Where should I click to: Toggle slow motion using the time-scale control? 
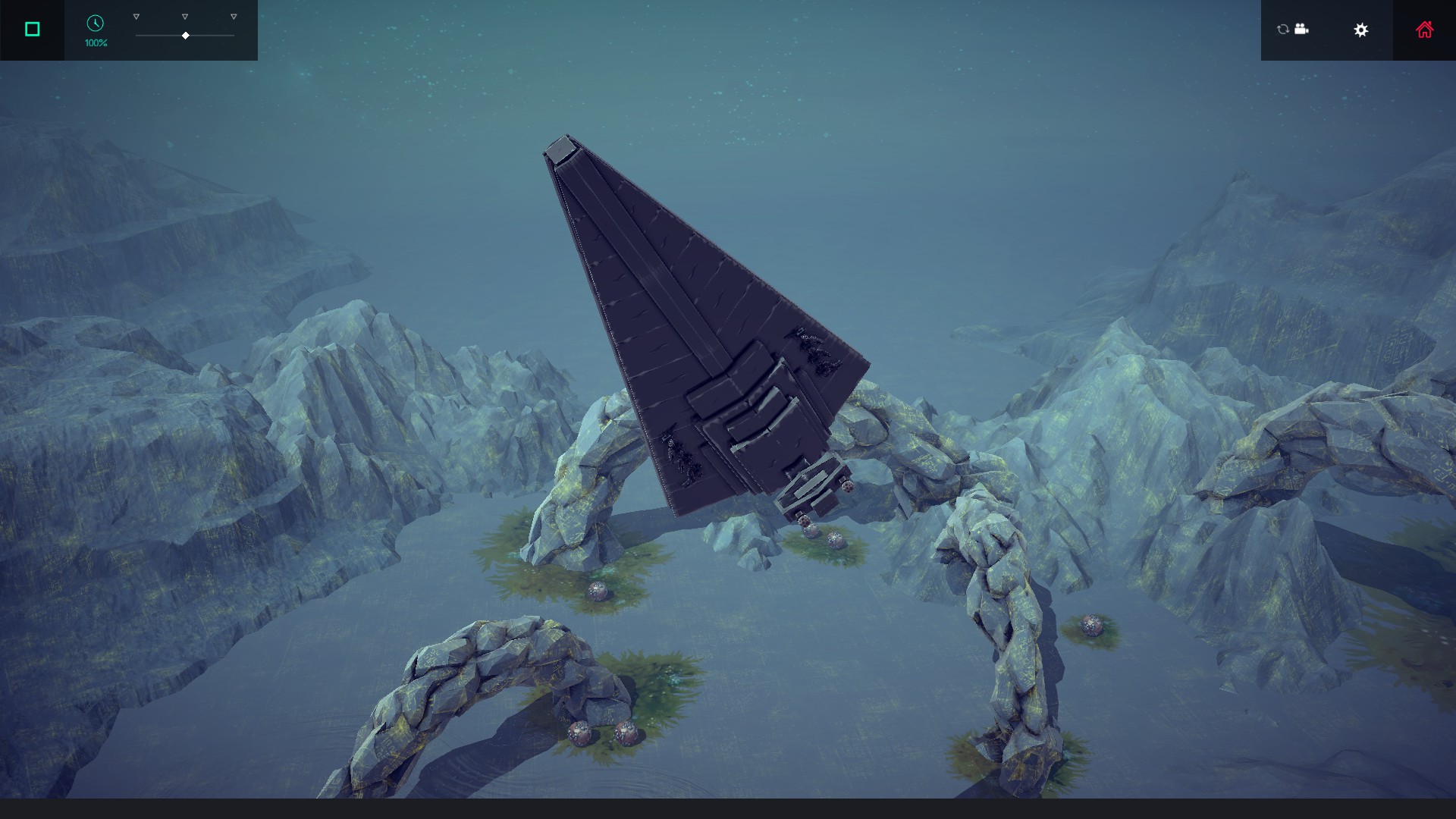coord(94,24)
